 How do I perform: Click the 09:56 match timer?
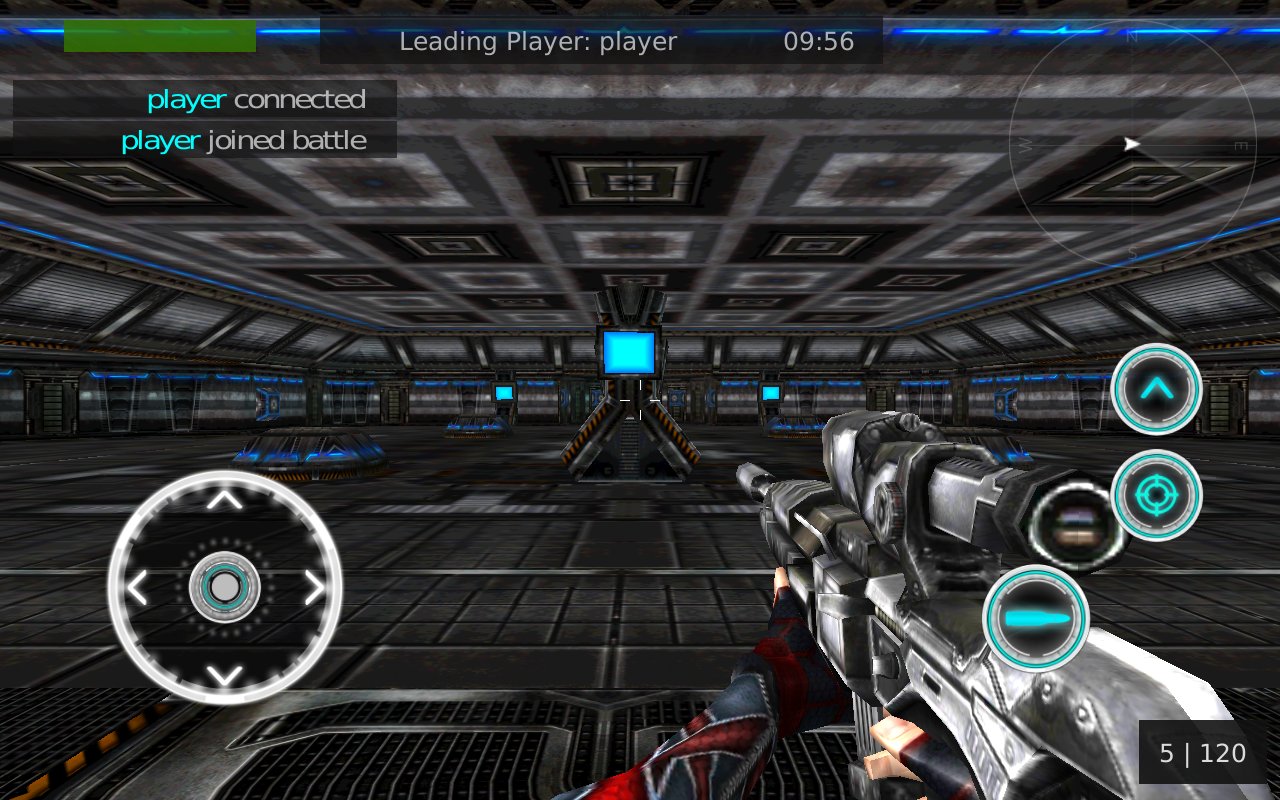pyautogui.click(x=817, y=41)
